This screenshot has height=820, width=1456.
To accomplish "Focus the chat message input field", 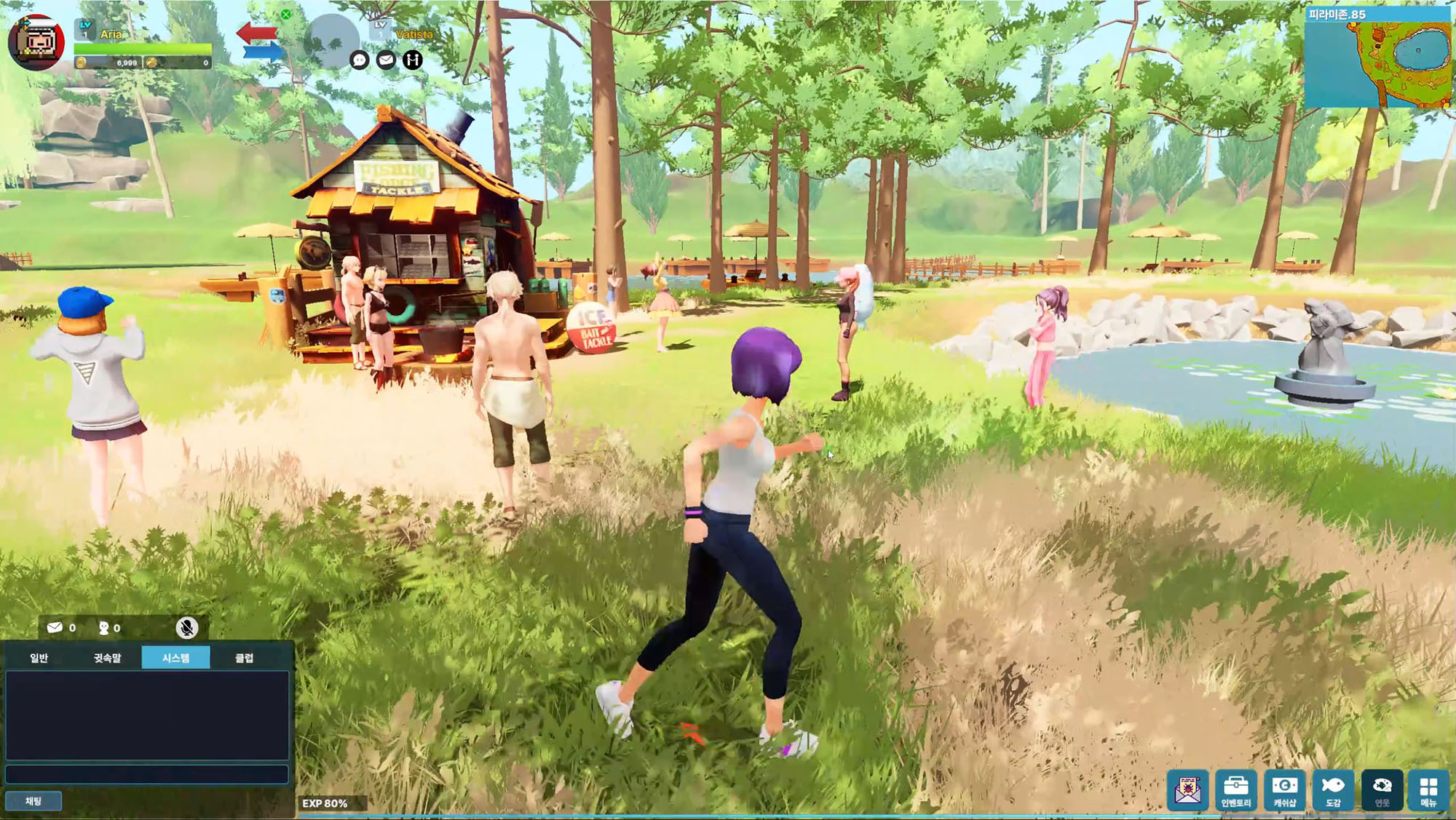I will pyautogui.click(x=147, y=773).
